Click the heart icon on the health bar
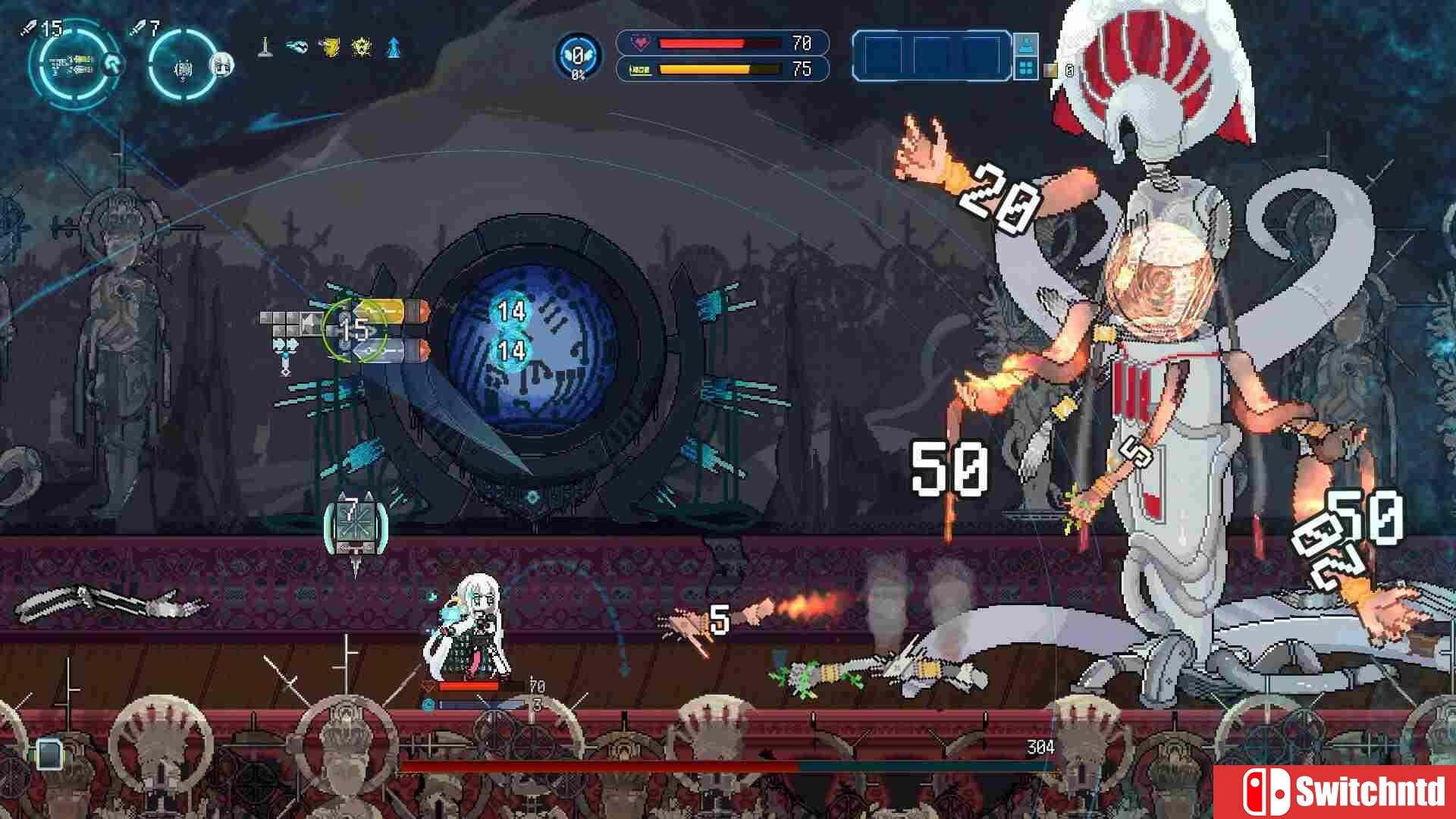Screen dimensions: 1456x819 click(642, 43)
